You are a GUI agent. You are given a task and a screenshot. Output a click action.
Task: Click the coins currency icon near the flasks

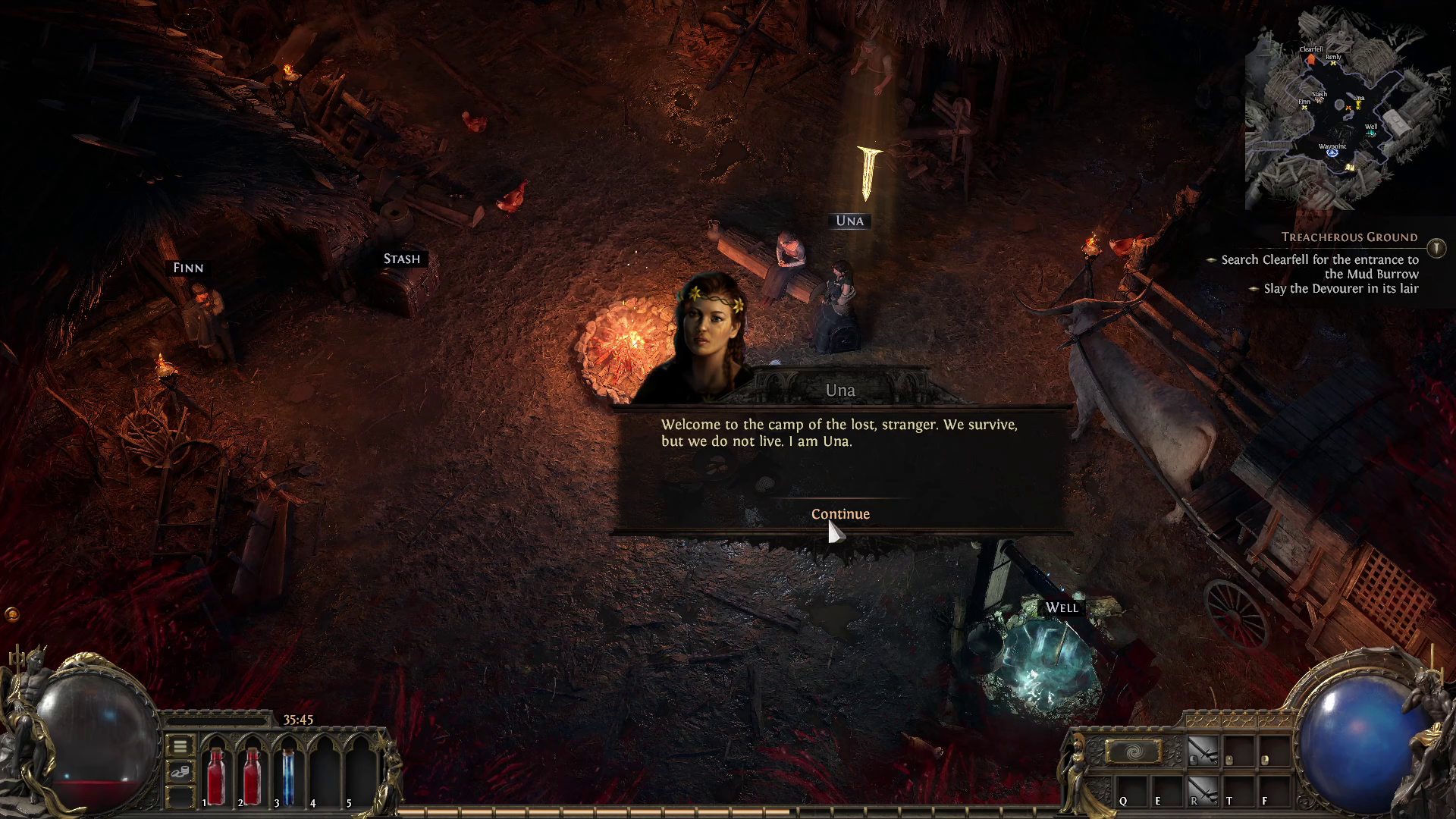(x=180, y=772)
